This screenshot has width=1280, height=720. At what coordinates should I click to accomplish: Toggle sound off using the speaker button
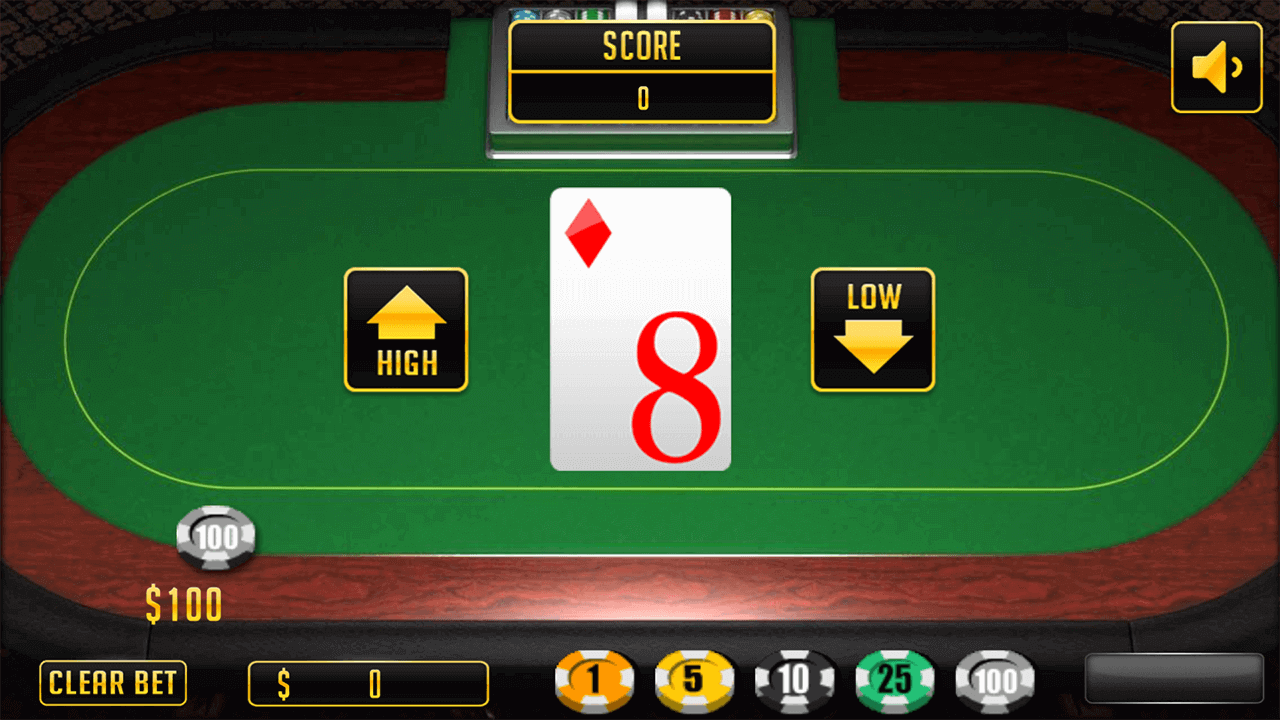click(1216, 68)
